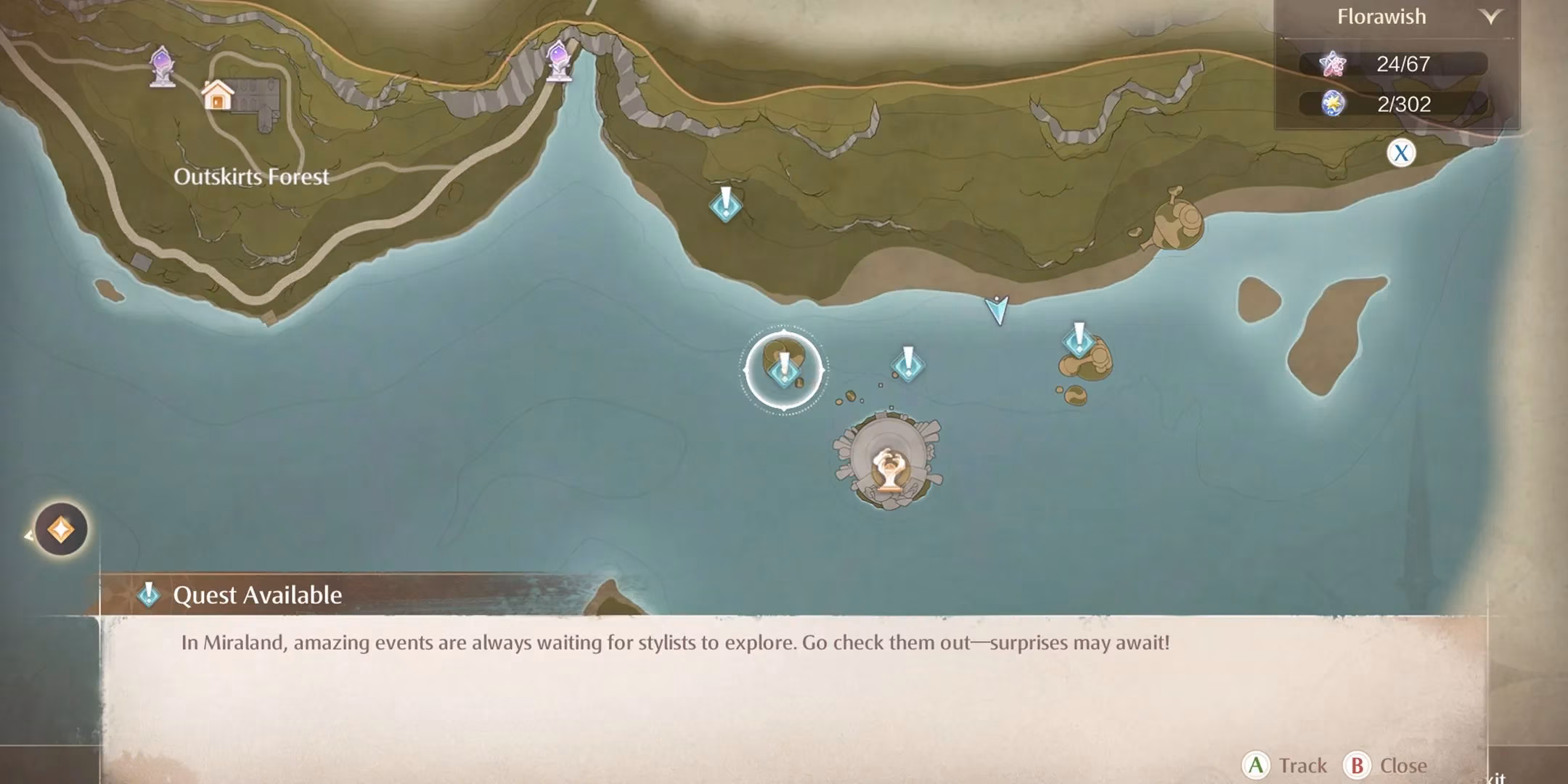Image resolution: width=1568 pixels, height=784 pixels.
Task: Open the house landmark in Outskirts Forest
Action: 218,94
